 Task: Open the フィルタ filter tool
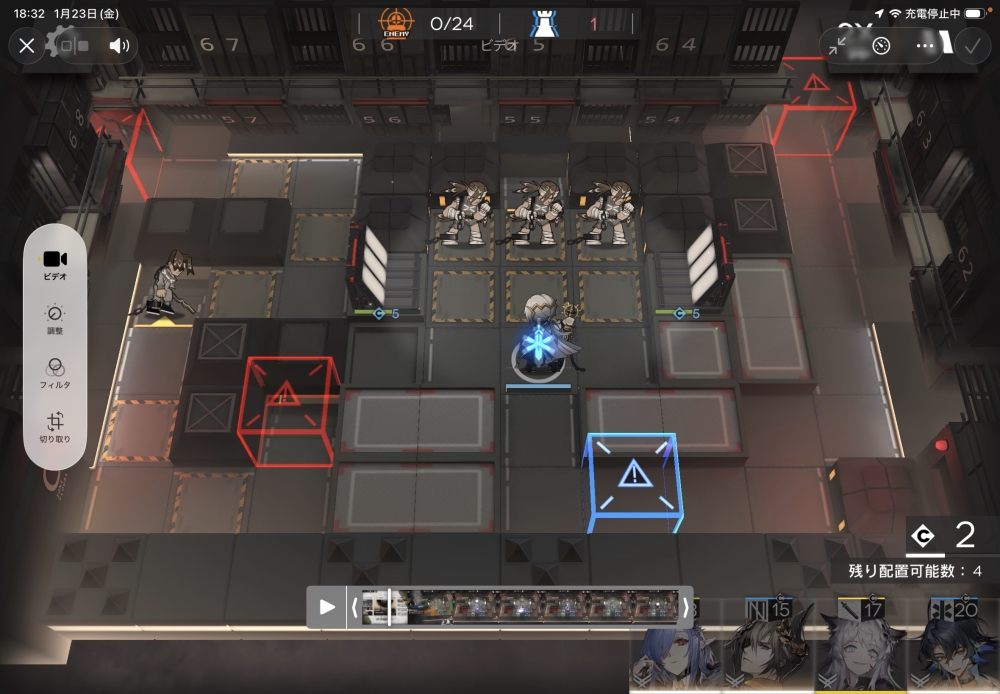(x=56, y=372)
